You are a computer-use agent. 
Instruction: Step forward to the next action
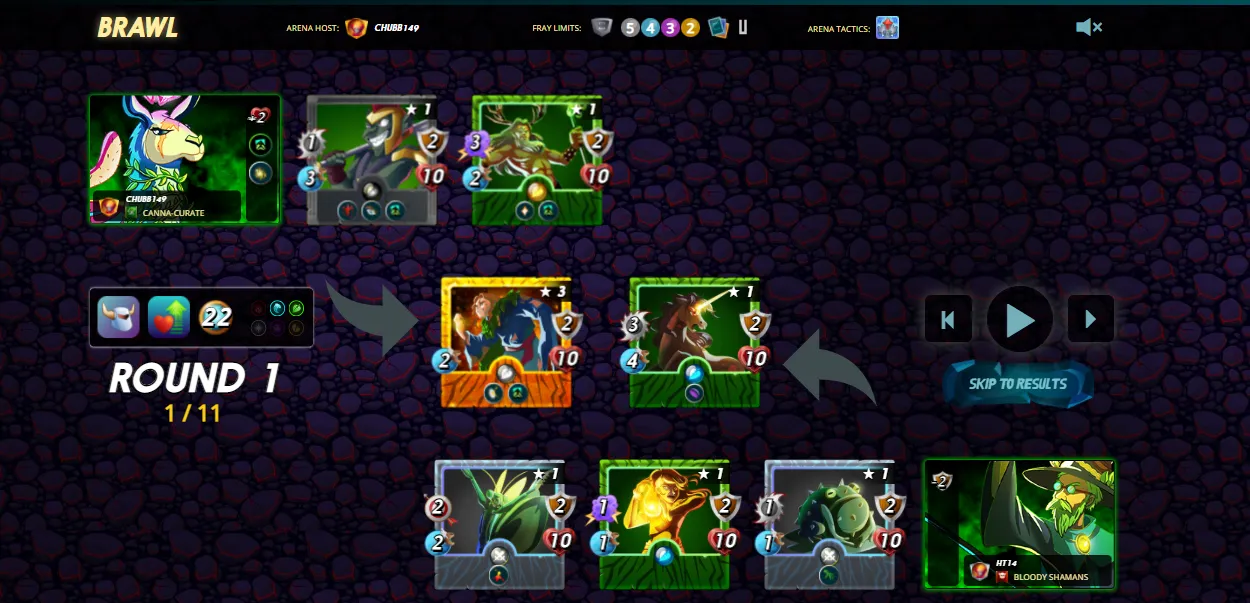coord(1090,320)
